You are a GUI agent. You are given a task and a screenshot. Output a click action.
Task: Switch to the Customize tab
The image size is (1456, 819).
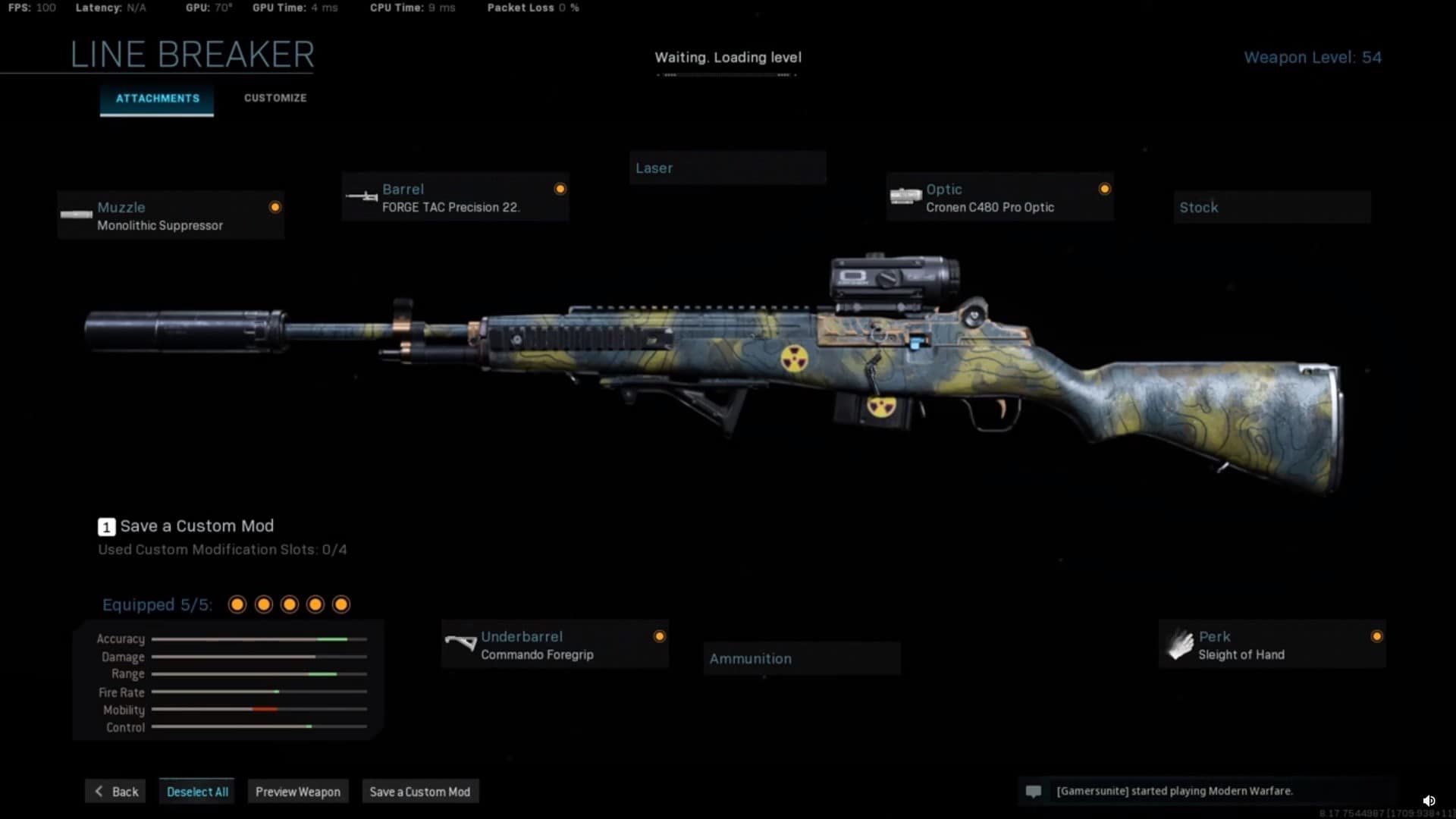coord(275,98)
